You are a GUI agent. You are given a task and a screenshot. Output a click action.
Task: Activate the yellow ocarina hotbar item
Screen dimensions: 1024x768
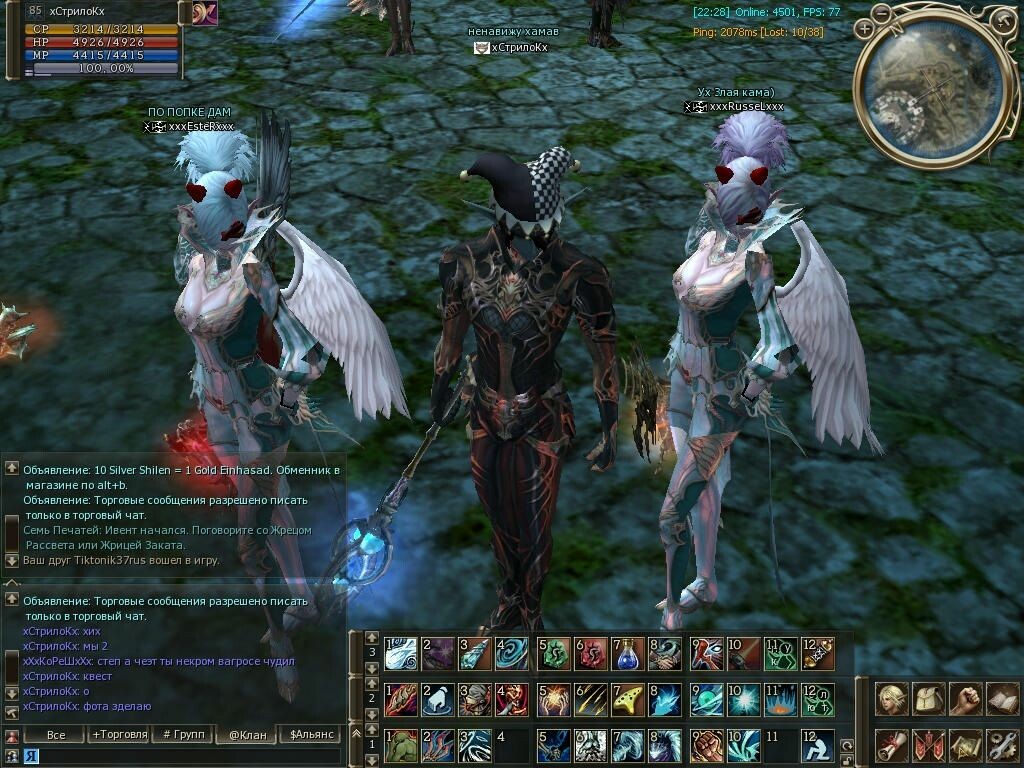628,699
